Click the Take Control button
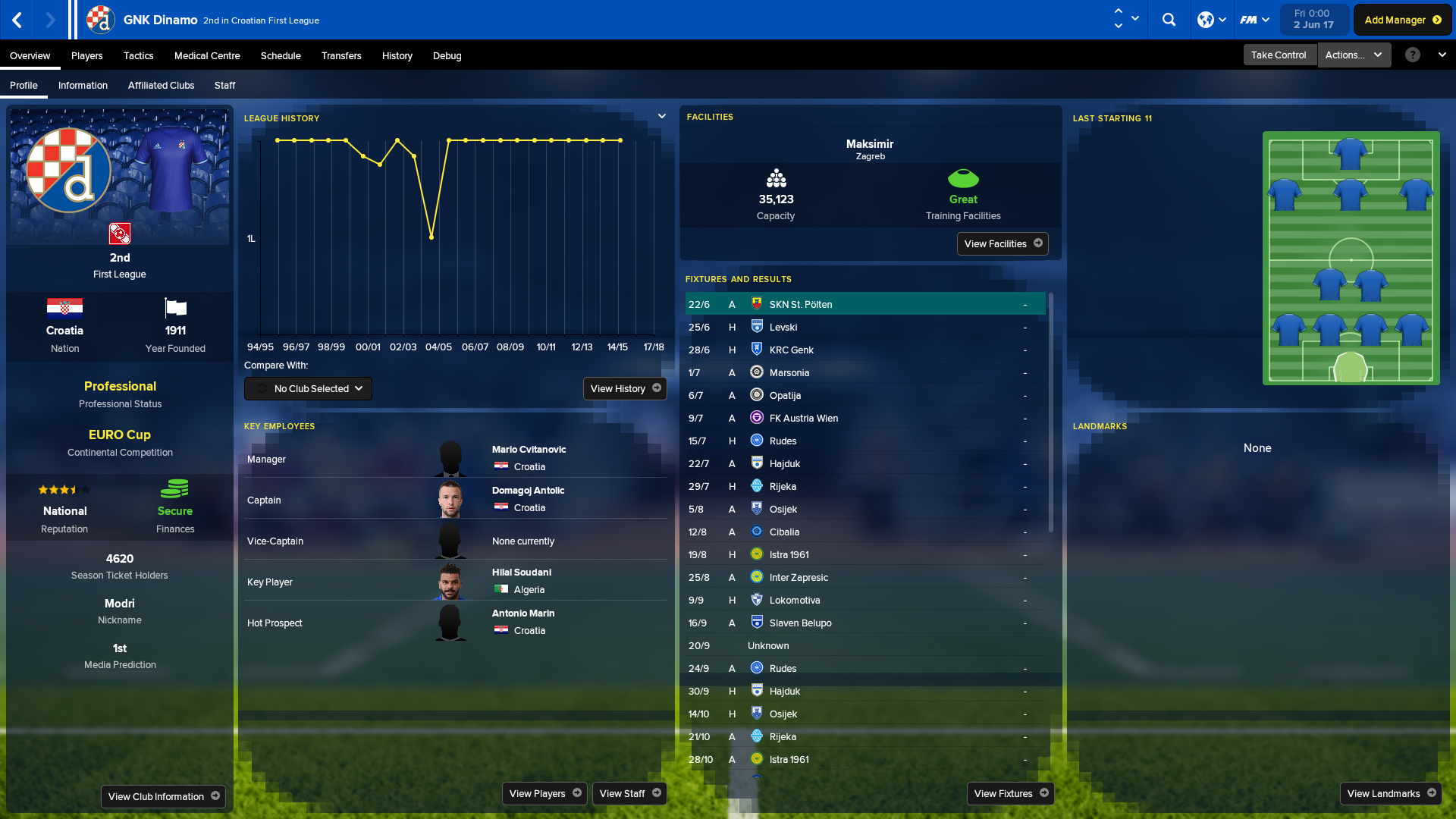Image resolution: width=1456 pixels, height=819 pixels. point(1278,55)
